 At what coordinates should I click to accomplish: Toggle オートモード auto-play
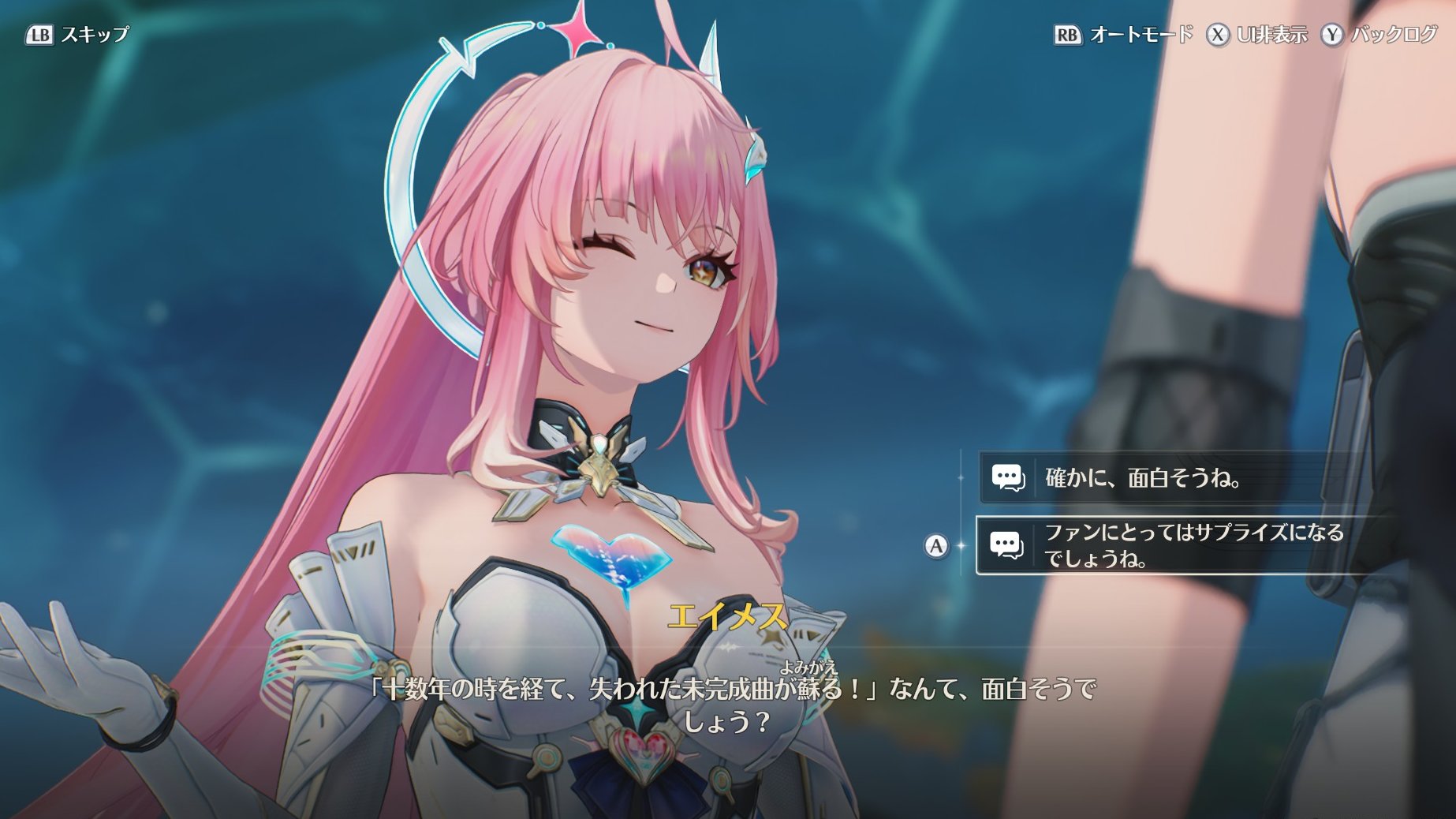click(1124, 35)
